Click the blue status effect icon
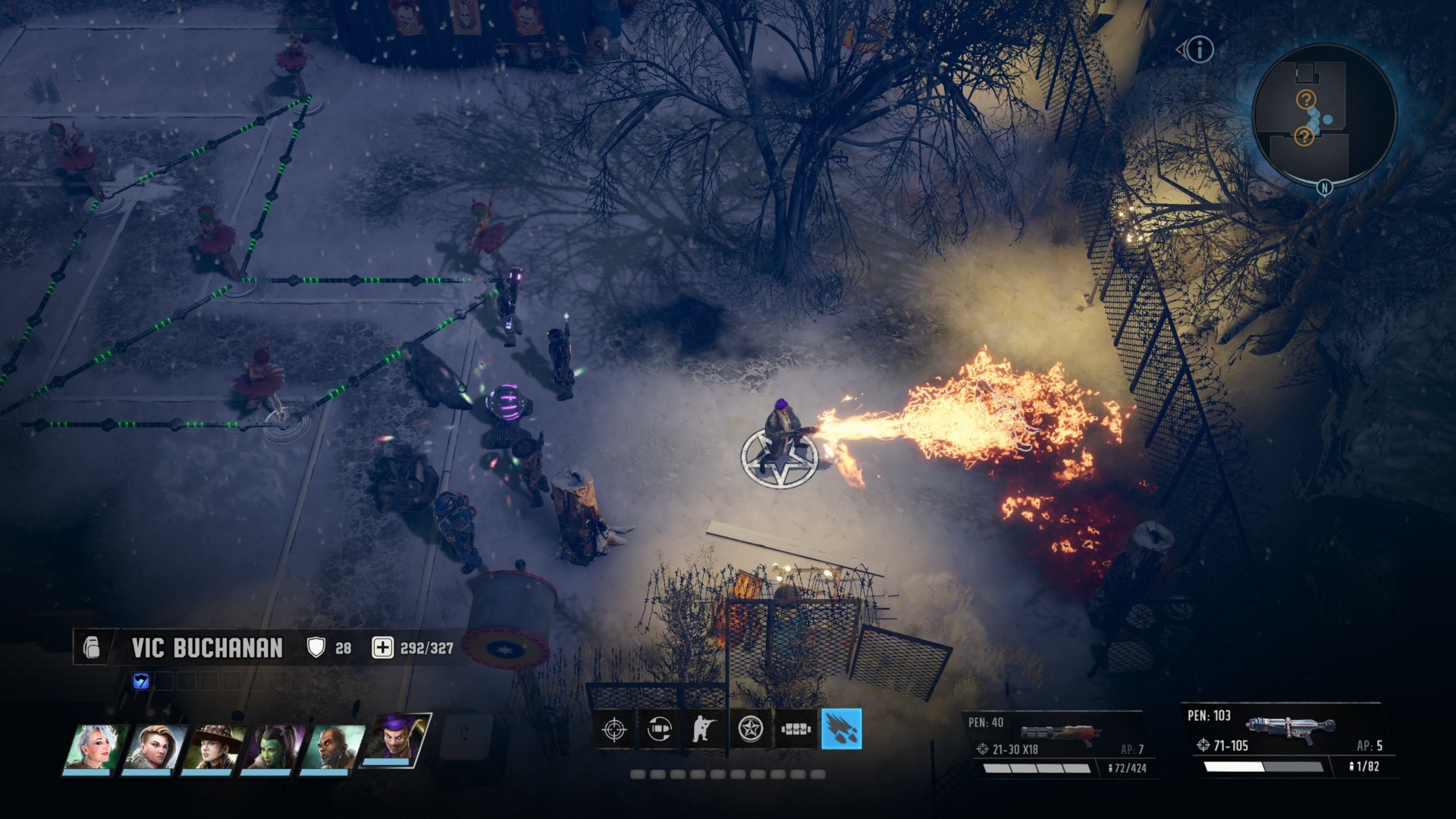Viewport: 1456px width, 819px height. [141, 681]
